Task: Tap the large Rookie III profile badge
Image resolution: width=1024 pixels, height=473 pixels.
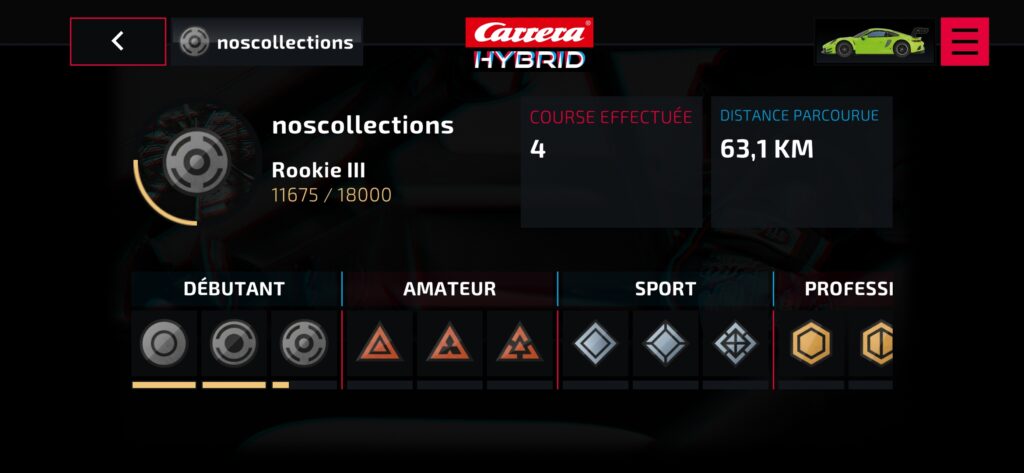Action: (196, 161)
